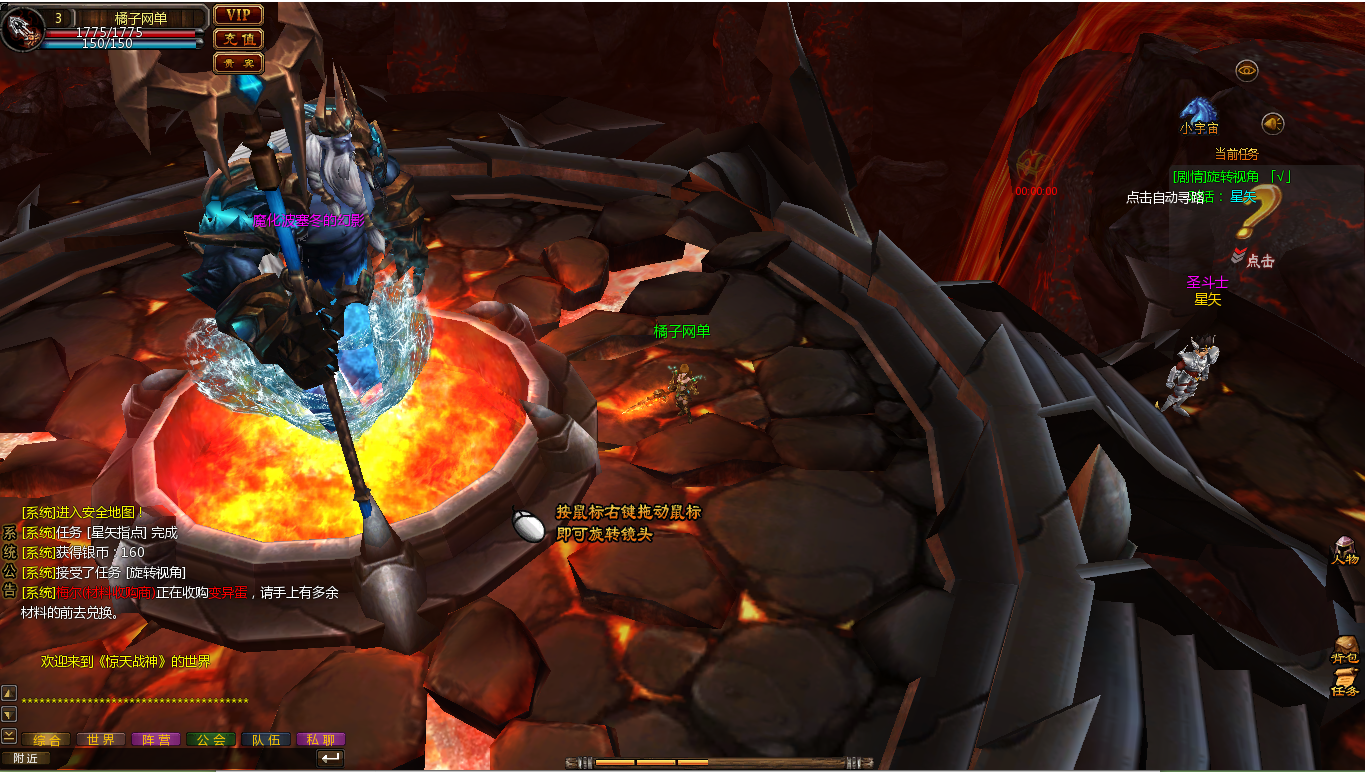Switch chat to the 世界 channel tab
Viewport: 1365px width, 772px height.
101,740
